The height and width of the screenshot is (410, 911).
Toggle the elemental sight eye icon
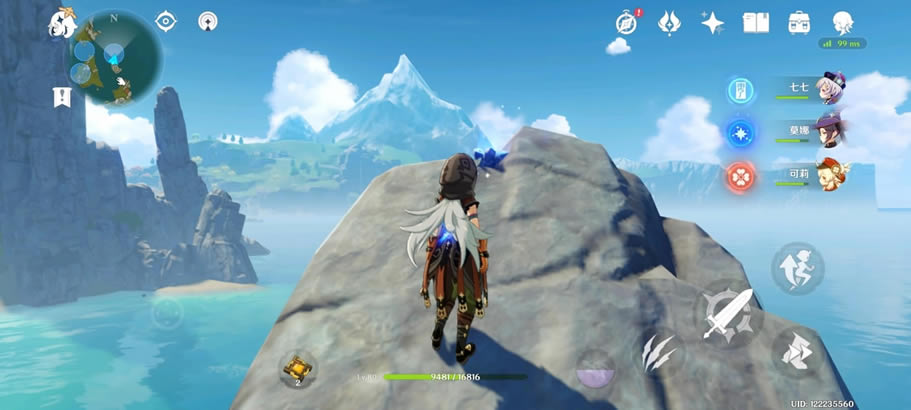166,21
